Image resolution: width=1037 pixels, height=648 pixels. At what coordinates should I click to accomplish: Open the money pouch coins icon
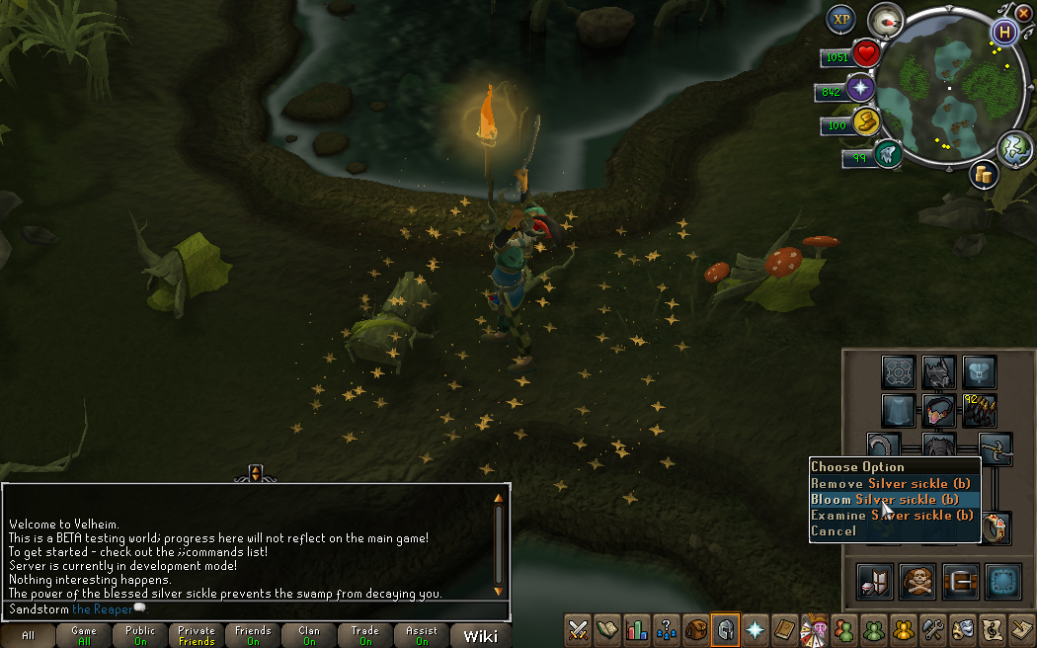tap(865, 124)
